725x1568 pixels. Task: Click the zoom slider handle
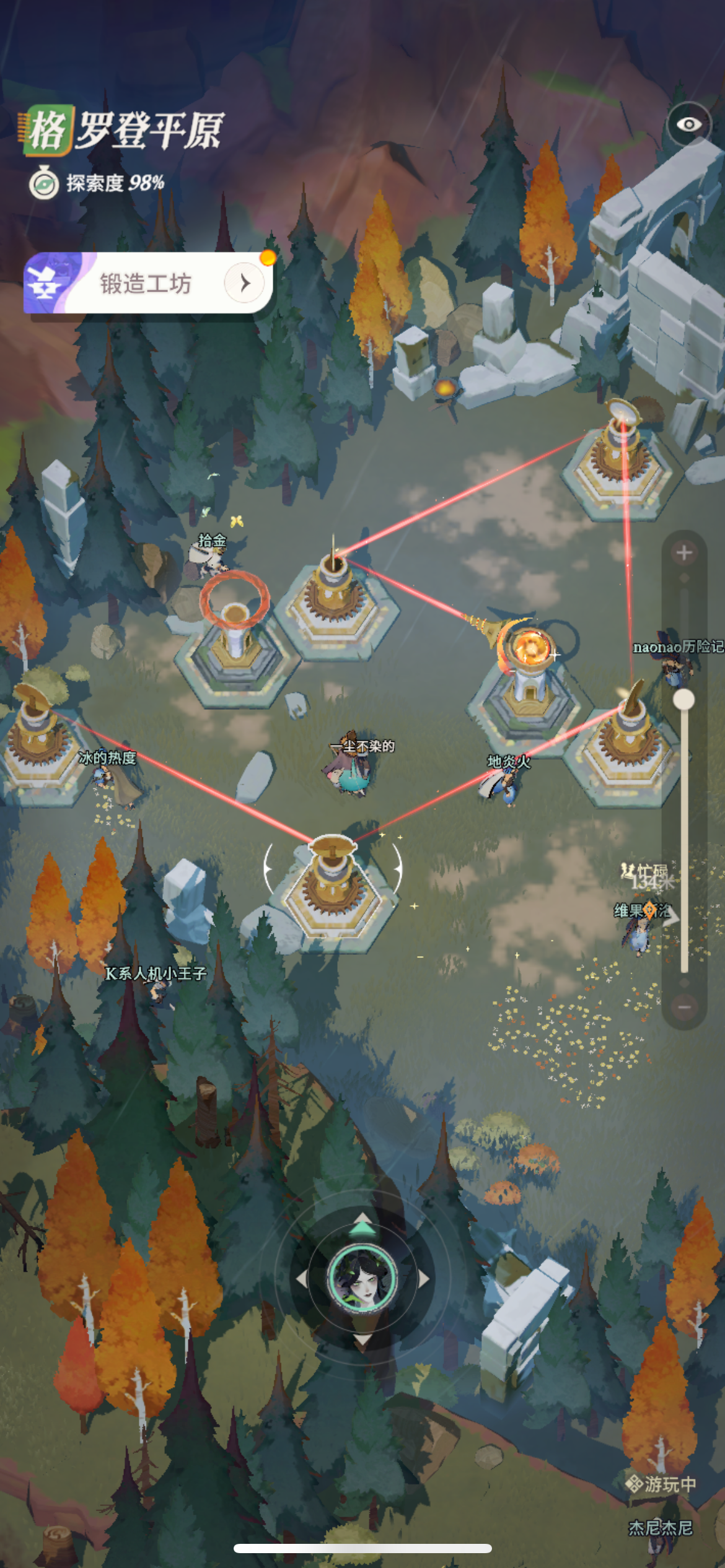[684, 699]
